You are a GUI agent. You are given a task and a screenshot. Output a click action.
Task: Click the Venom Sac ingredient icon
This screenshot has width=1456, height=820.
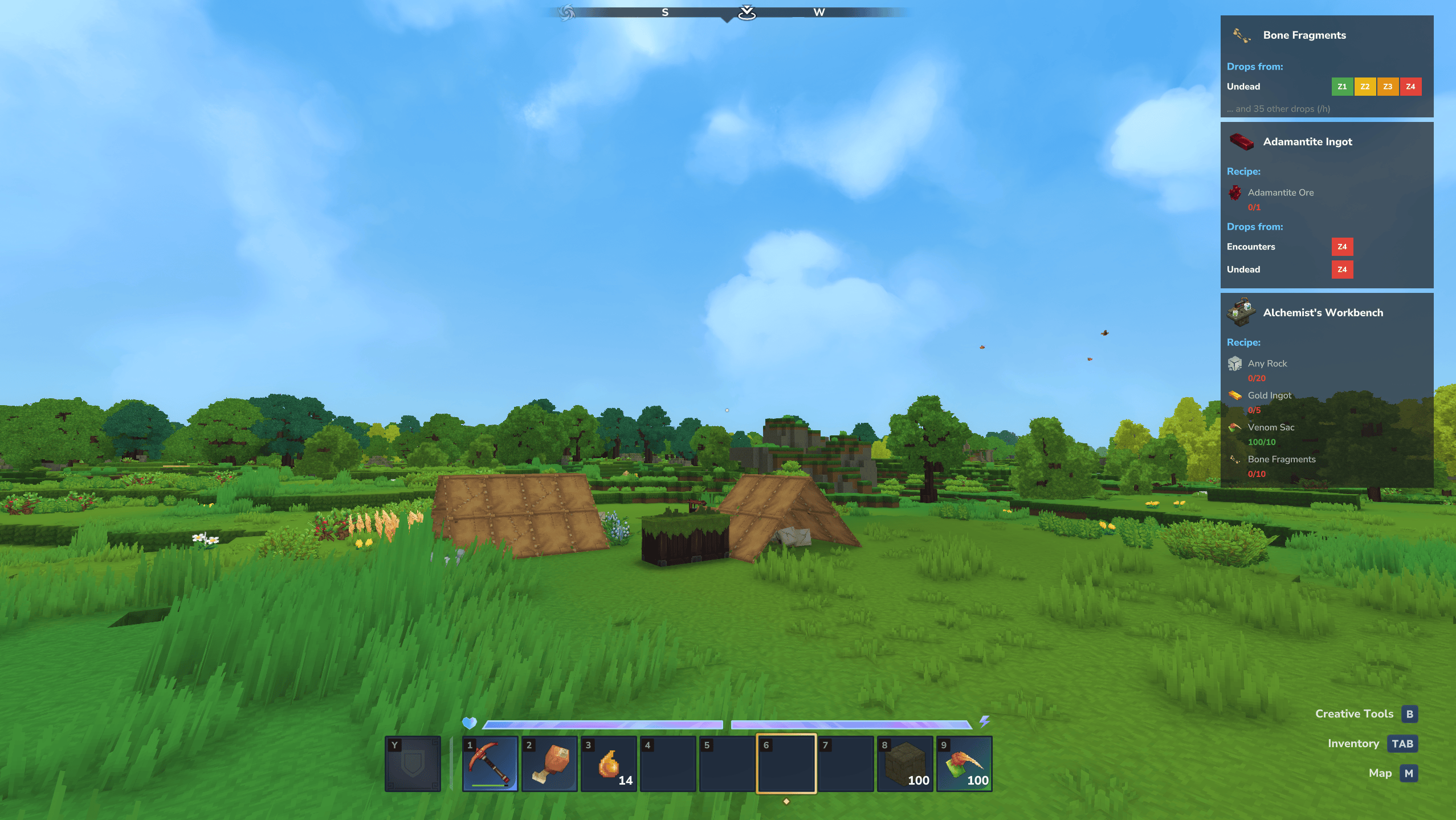point(1234,427)
